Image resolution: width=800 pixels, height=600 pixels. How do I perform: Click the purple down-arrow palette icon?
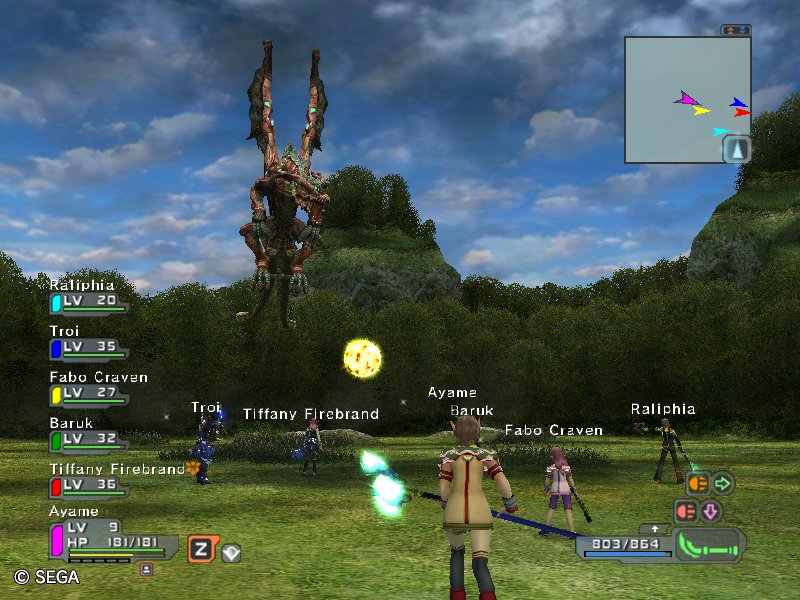click(x=711, y=511)
